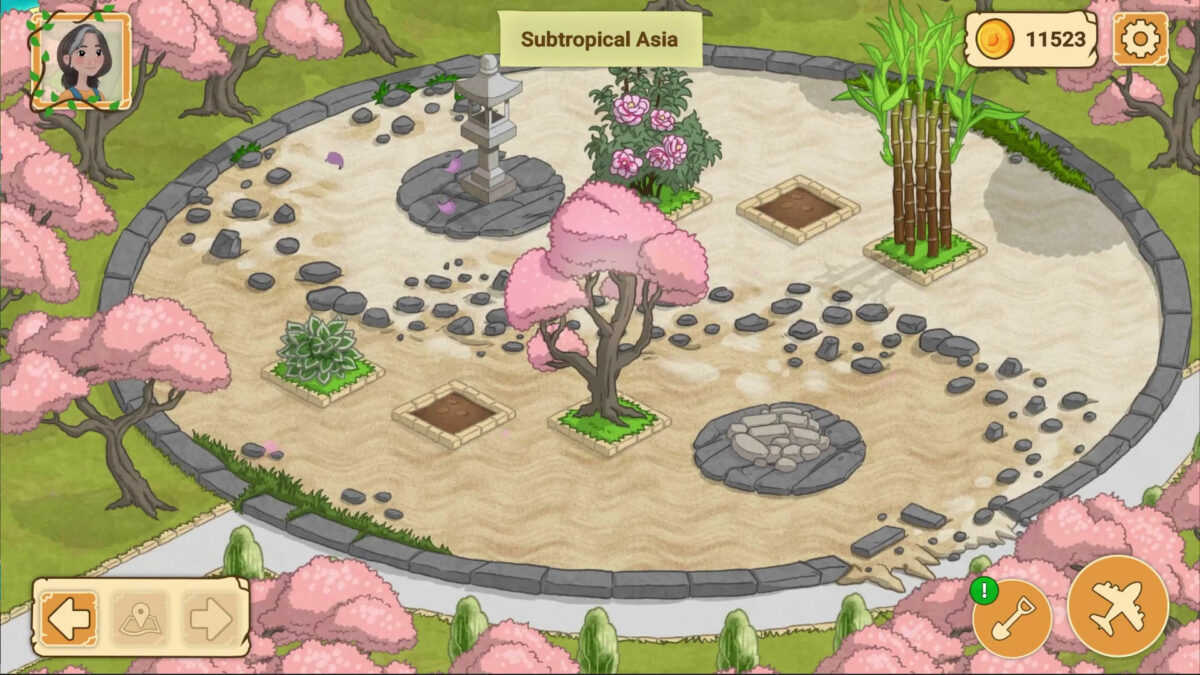Open the shovel digging tool
1200x675 pixels.
1013,618
